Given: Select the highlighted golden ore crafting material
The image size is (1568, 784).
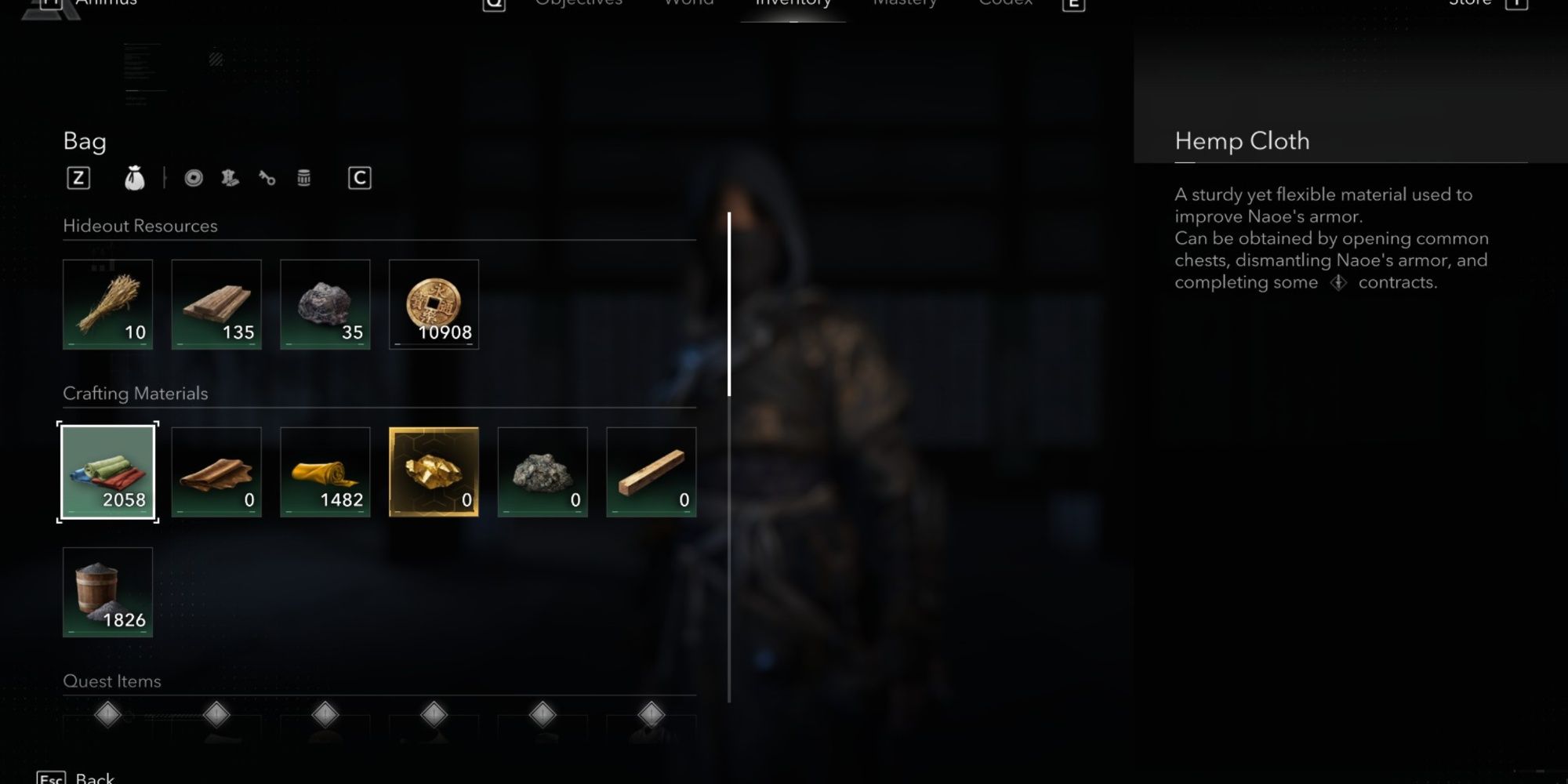Looking at the screenshot, I should tap(434, 470).
